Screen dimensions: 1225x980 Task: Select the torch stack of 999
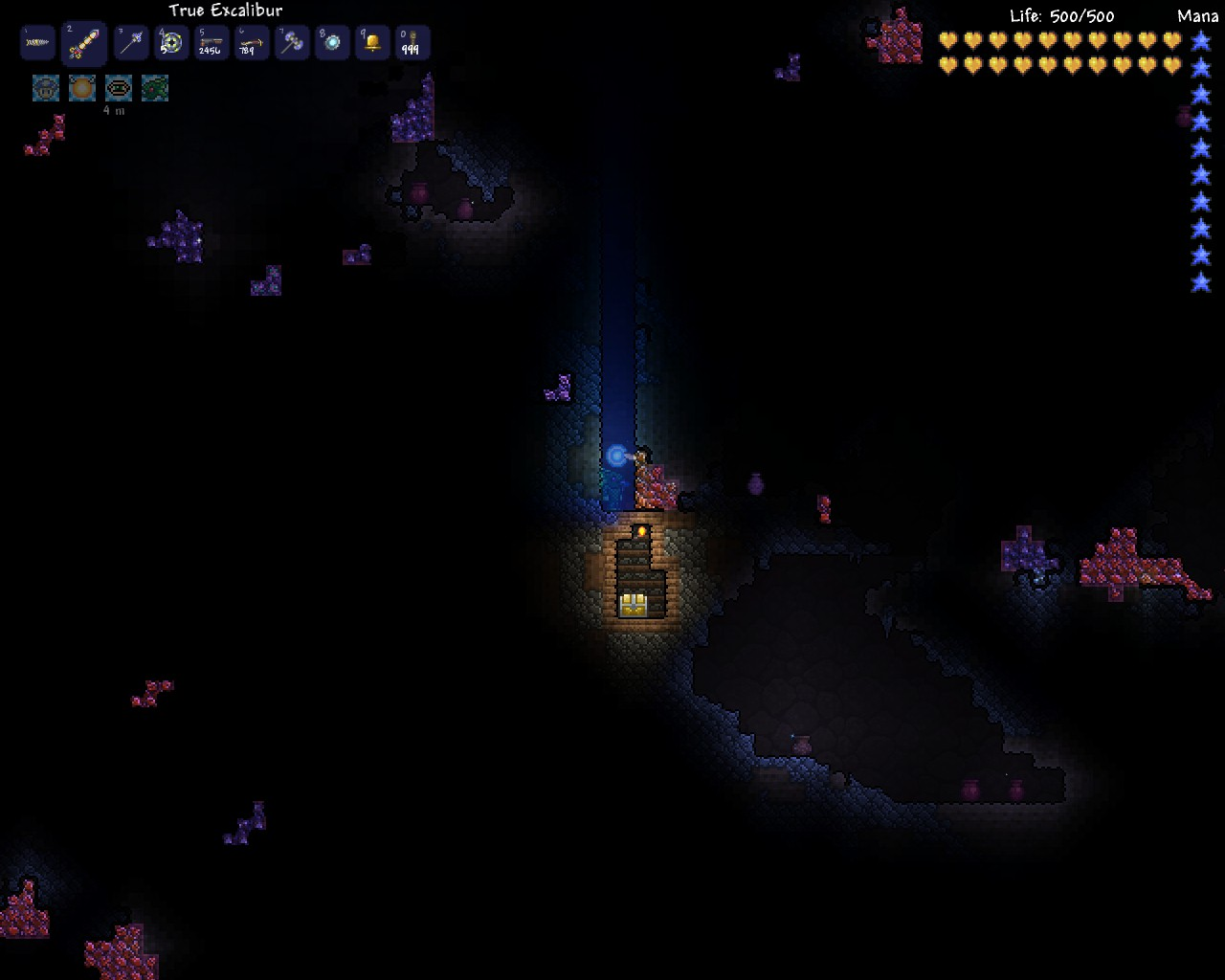coord(412,43)
